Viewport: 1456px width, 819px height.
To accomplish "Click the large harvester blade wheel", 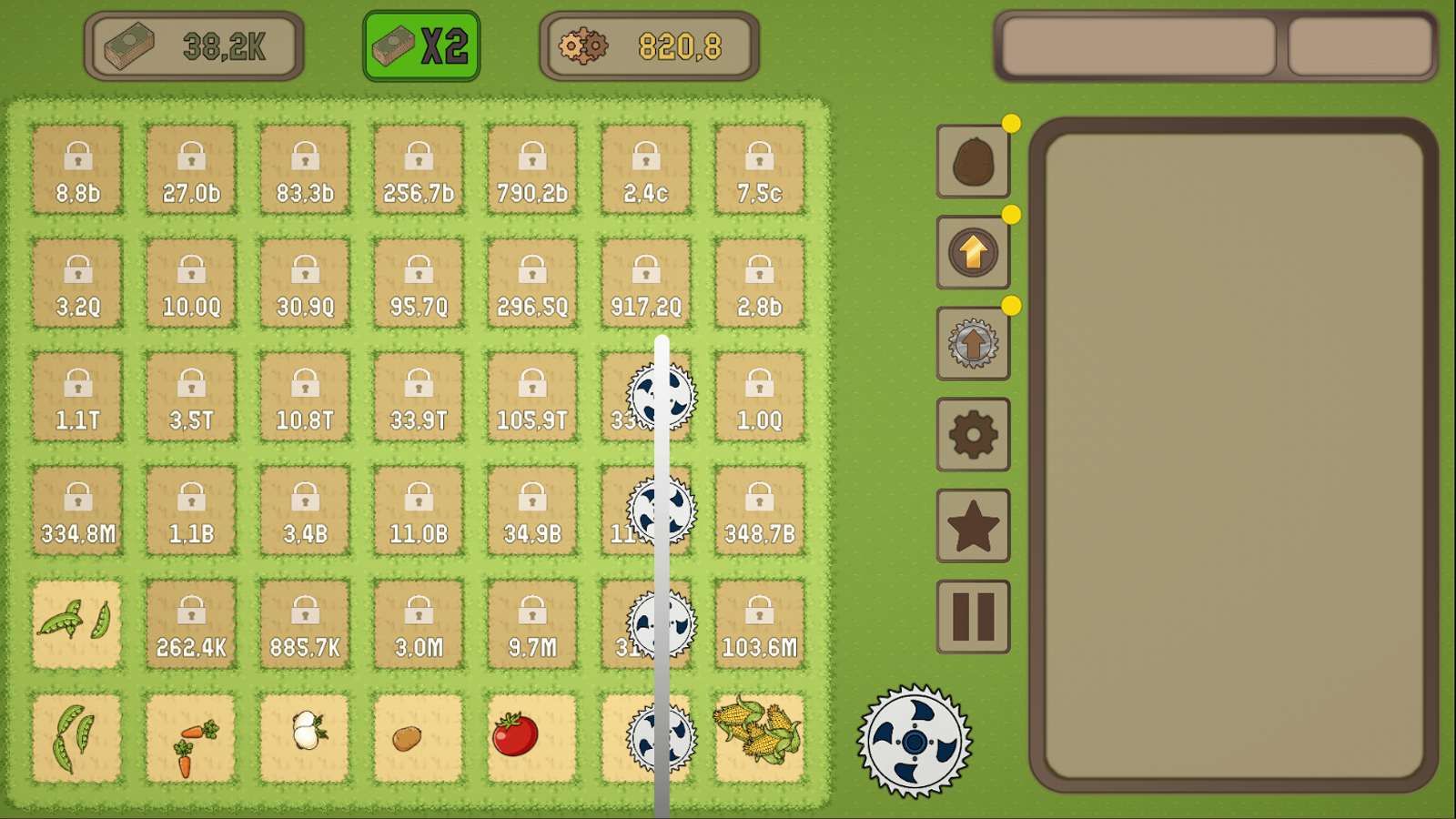I will click(x=914, y=743).
